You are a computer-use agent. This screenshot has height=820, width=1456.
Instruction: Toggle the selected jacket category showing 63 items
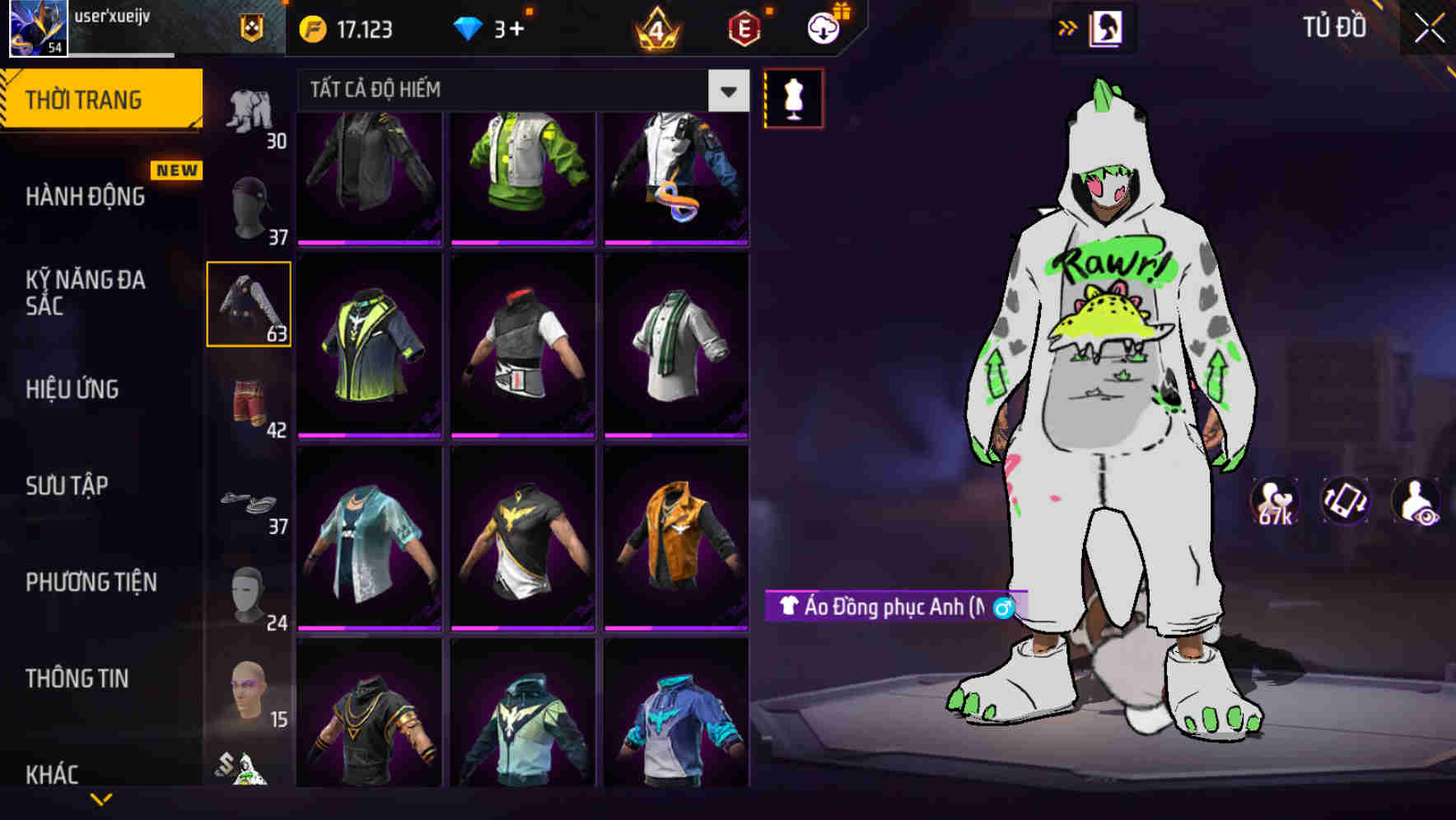(x=249, y=303)
